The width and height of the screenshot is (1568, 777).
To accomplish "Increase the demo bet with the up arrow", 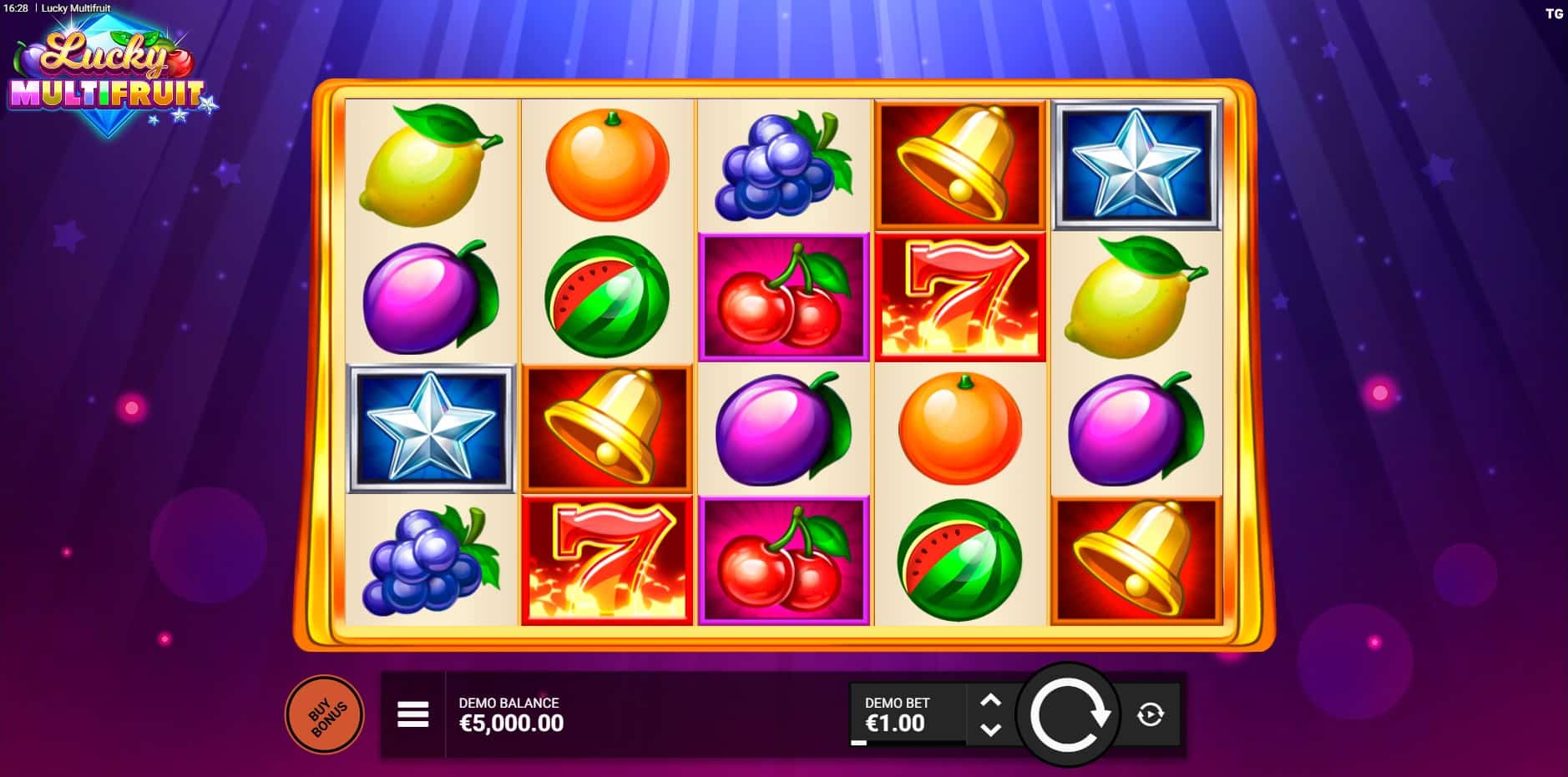I will tap(990, 701).
